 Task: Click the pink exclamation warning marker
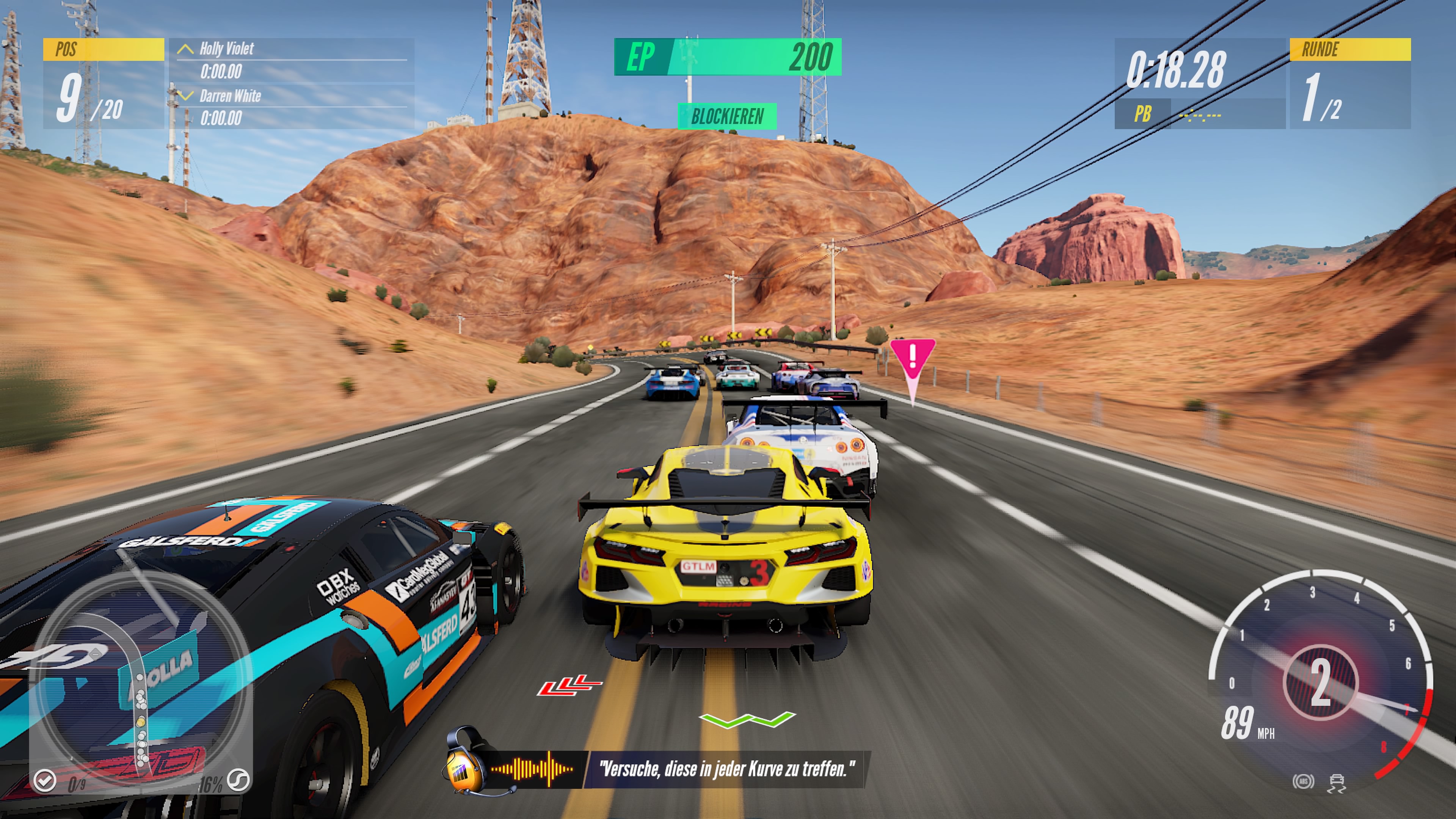pos(912,358)
